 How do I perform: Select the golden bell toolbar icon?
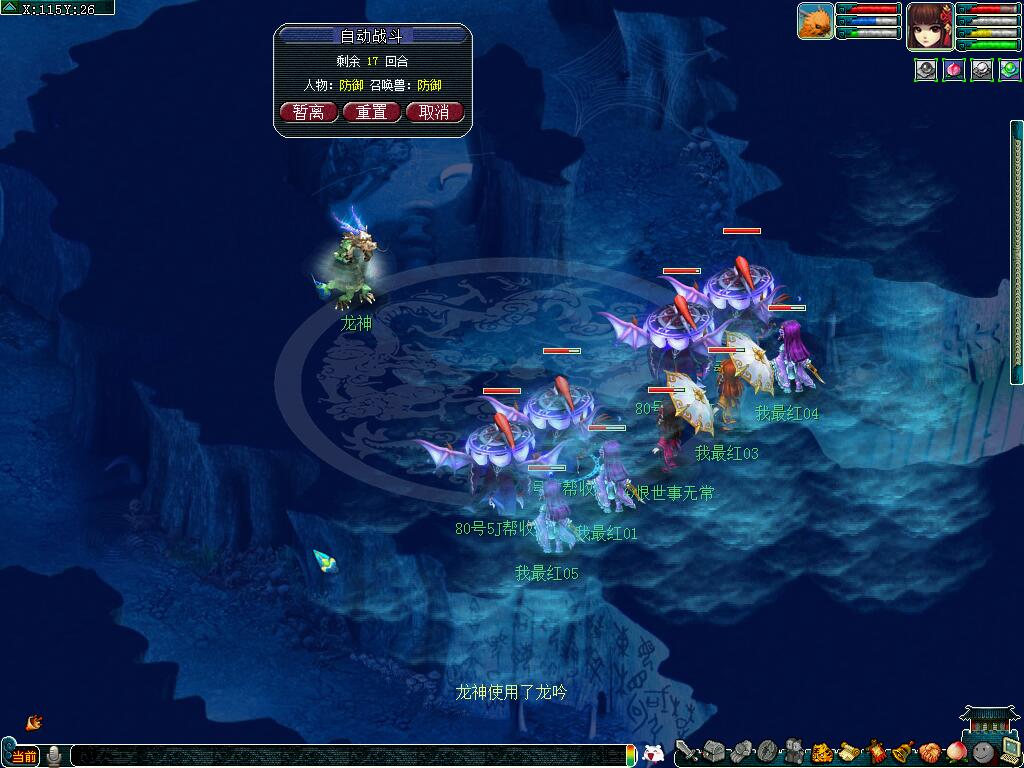[903, 751]
